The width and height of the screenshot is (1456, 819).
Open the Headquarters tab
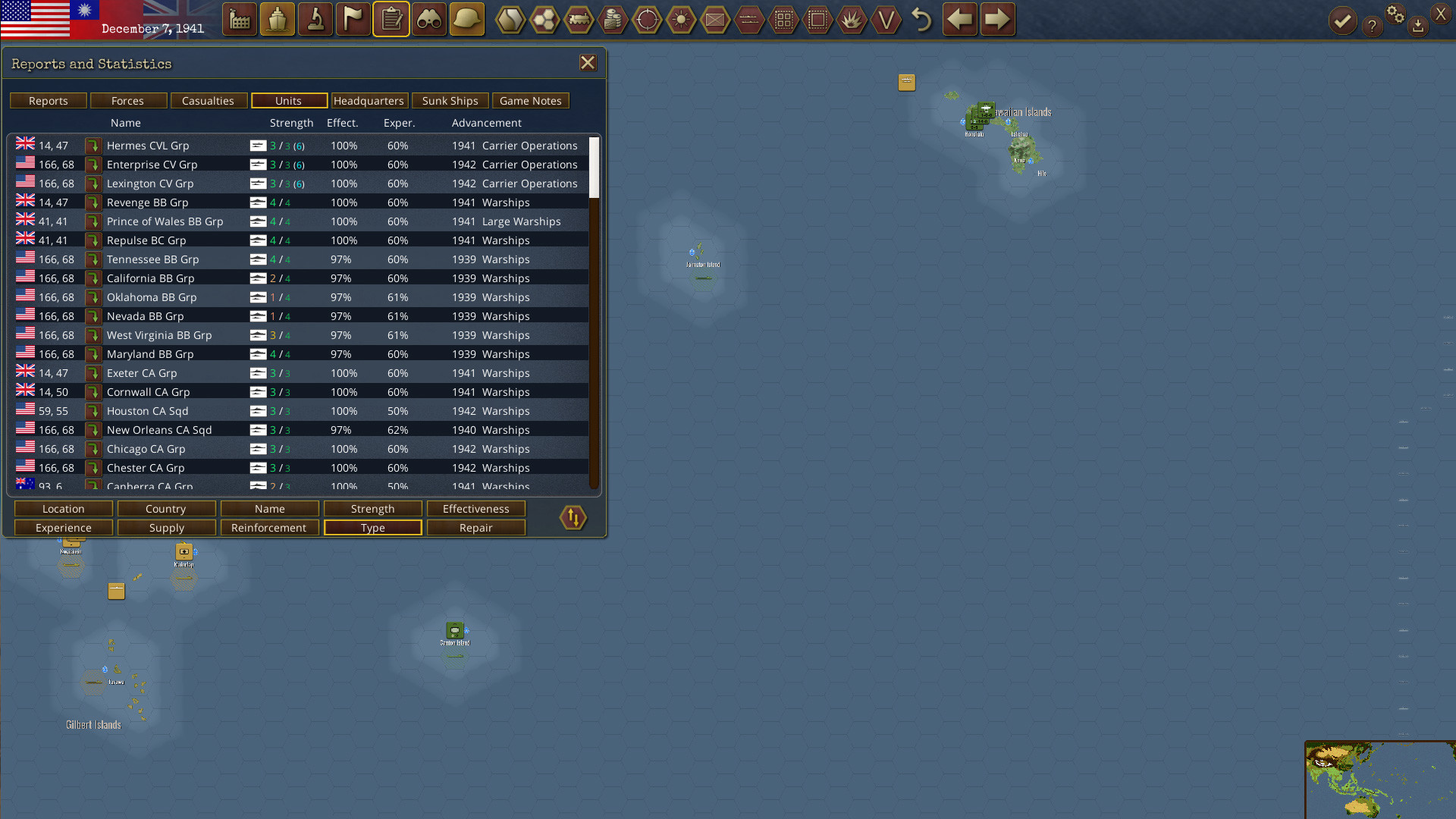(369, 101)
